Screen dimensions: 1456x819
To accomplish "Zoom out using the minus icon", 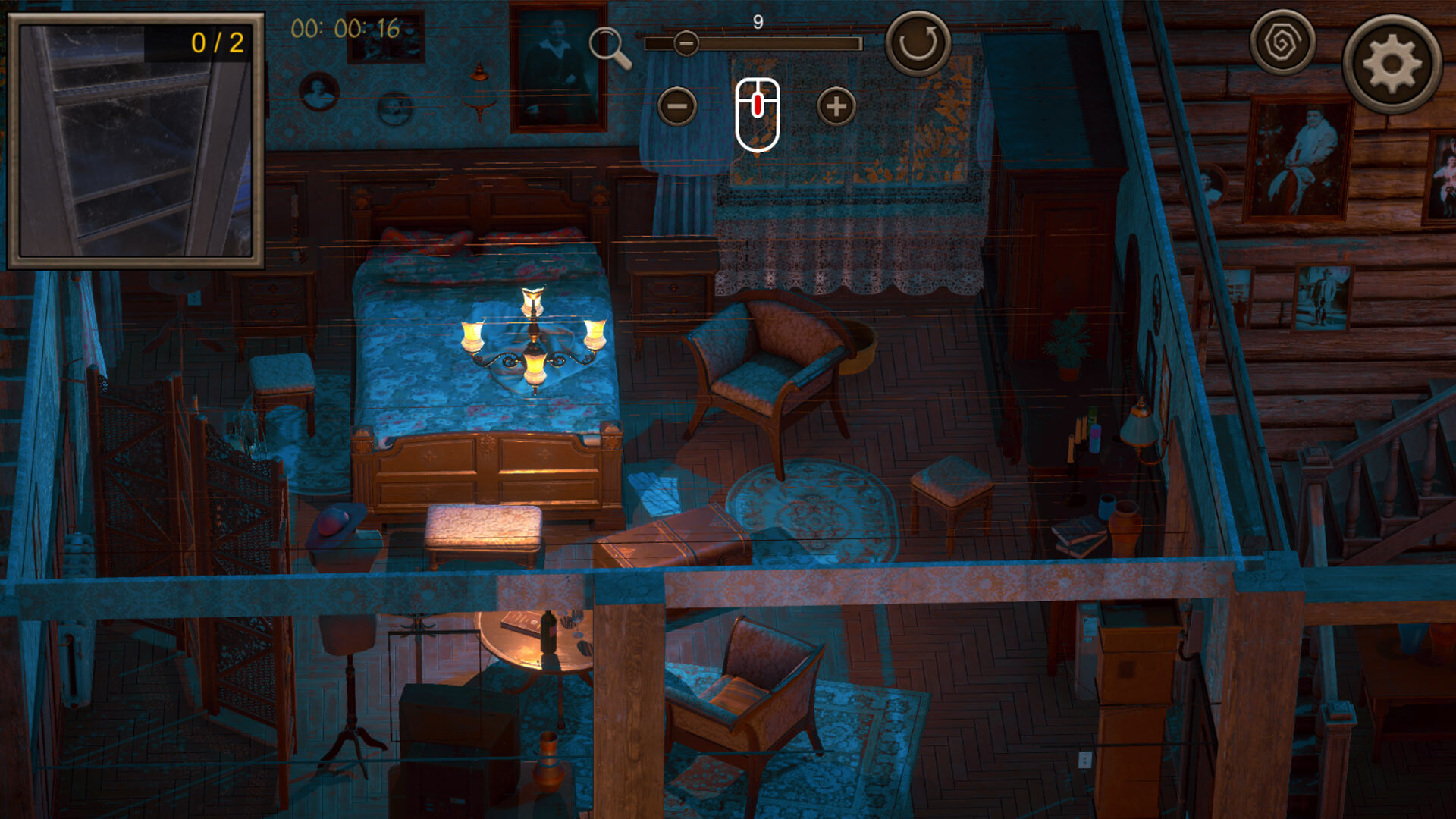I will click(677, 106).
